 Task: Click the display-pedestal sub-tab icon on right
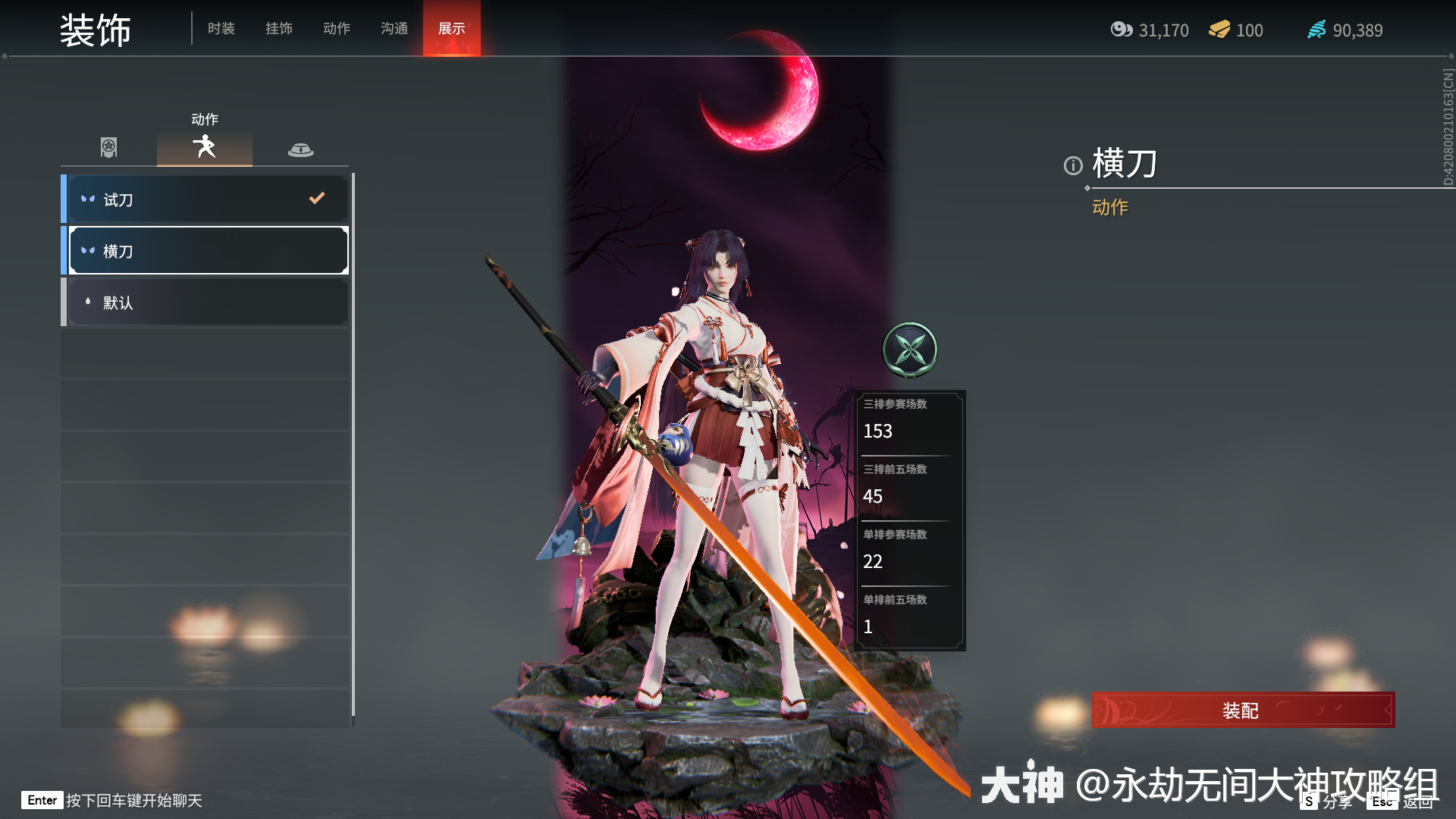302,148
